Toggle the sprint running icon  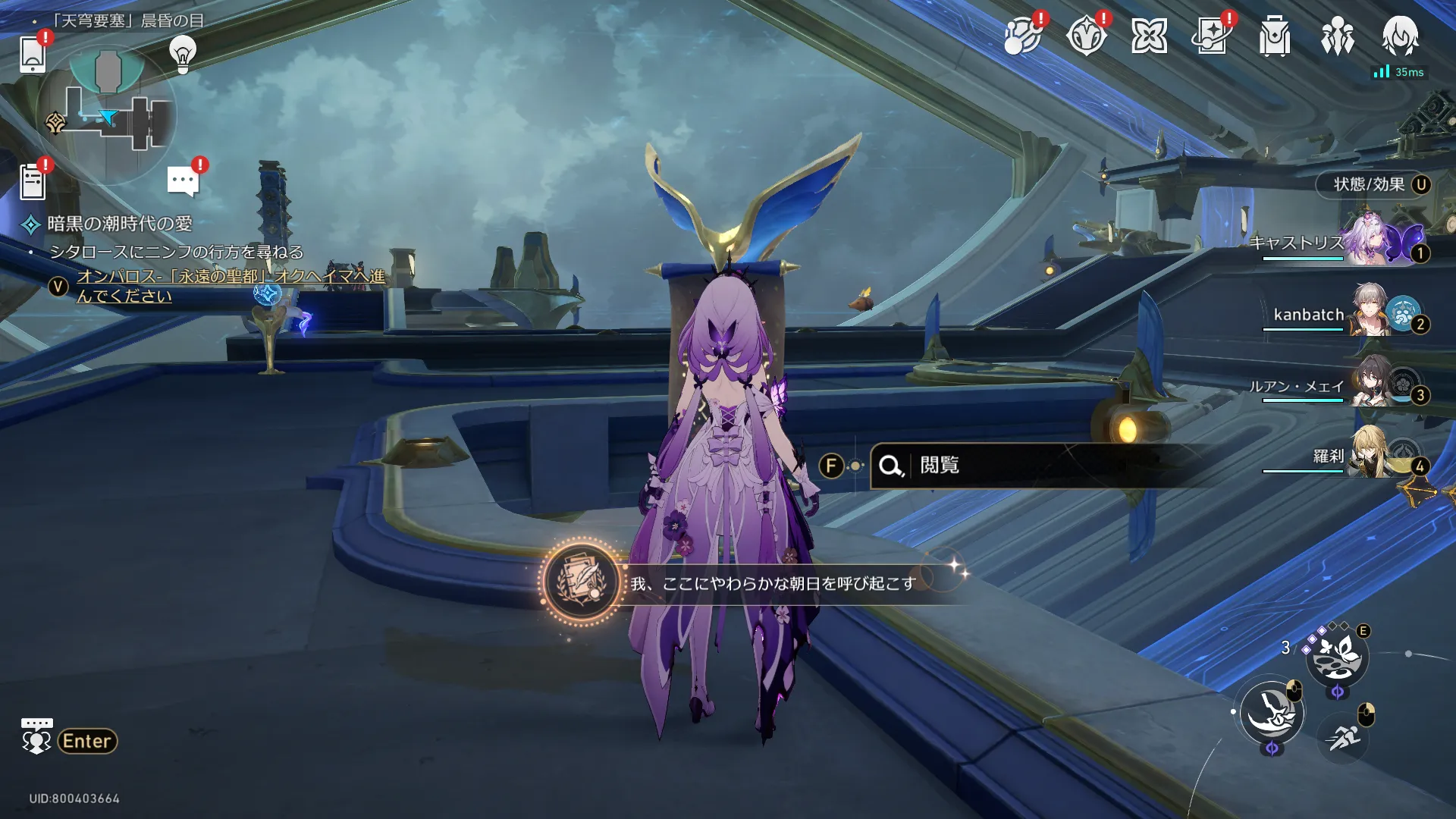(1343, 737)
